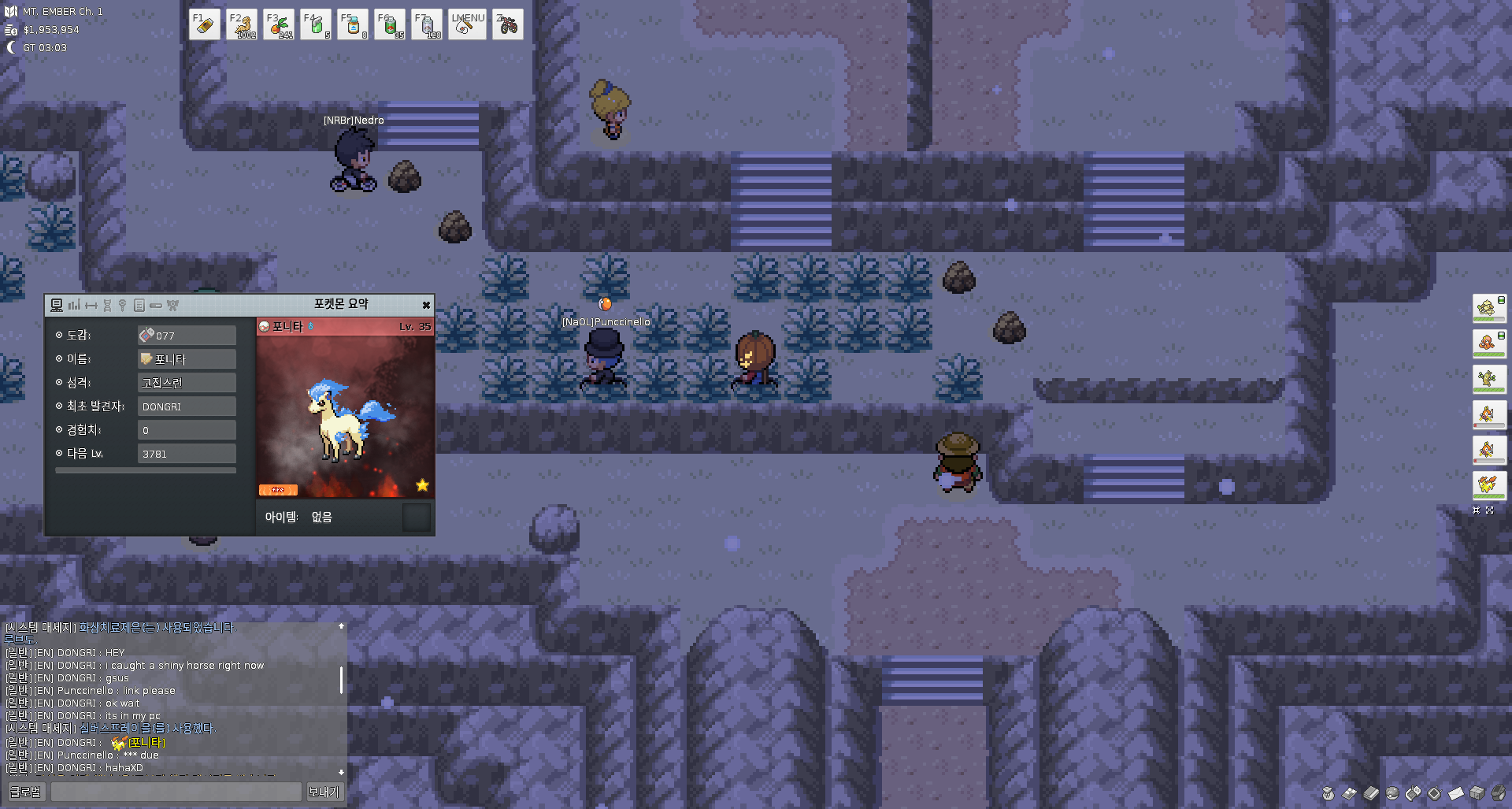Select the F5 potion jar hotbar slot
1512x809 pixels.
(x=353, y=24)
